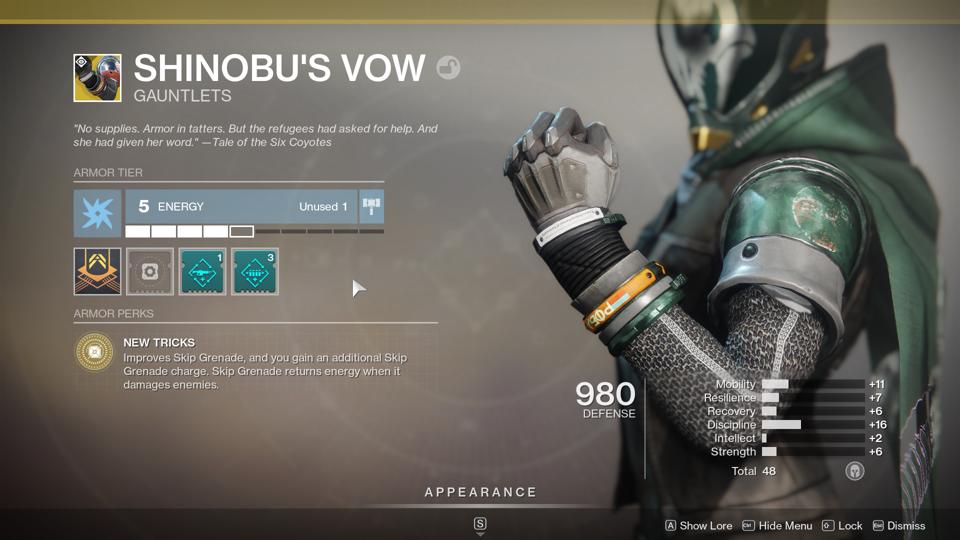Open the Appearance section

(480, 492)
